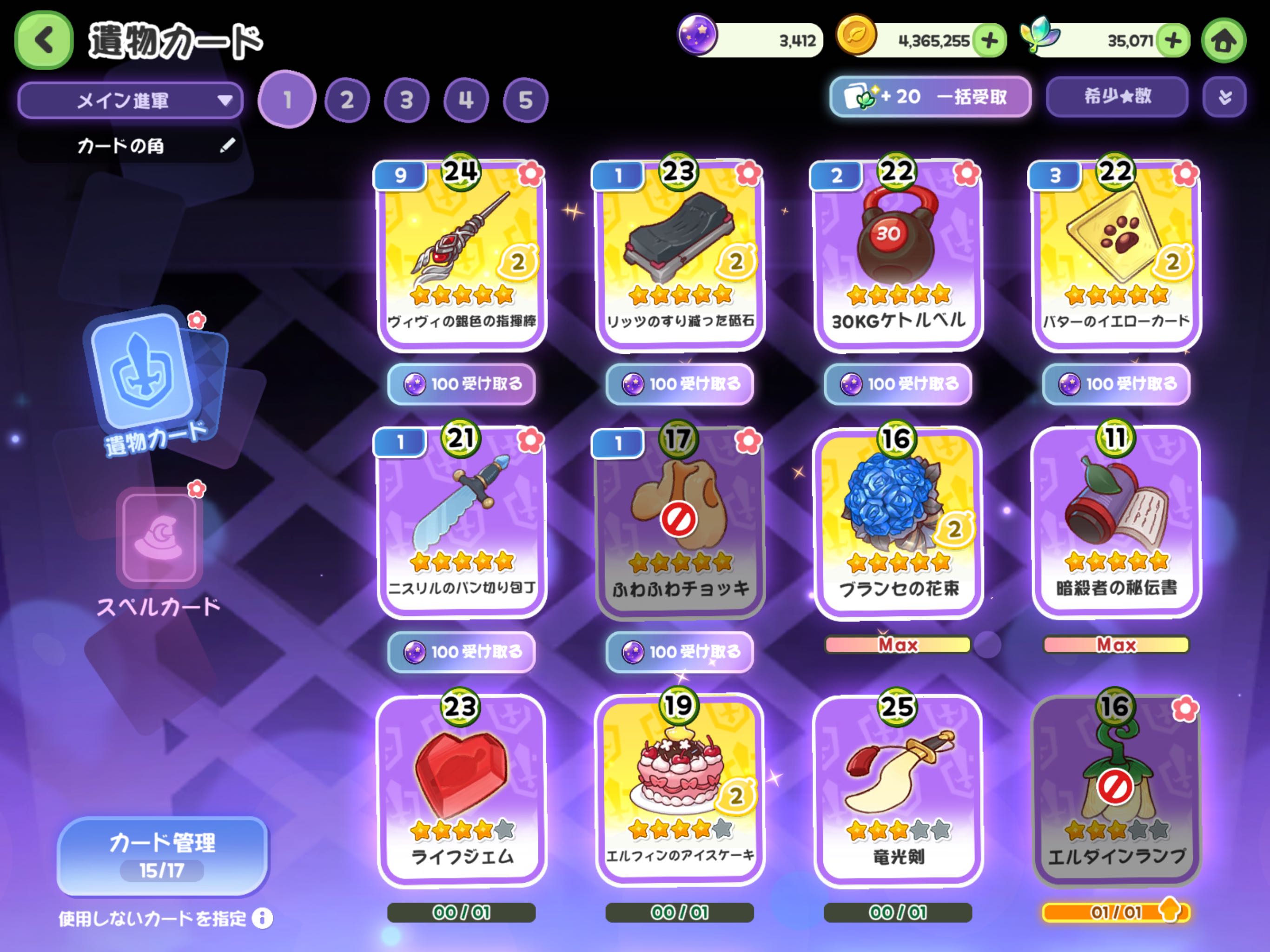This screenshot has width=1270, height=952.
Task: Claim all rewards with 一括受取
Action: (x=930, y=97)
